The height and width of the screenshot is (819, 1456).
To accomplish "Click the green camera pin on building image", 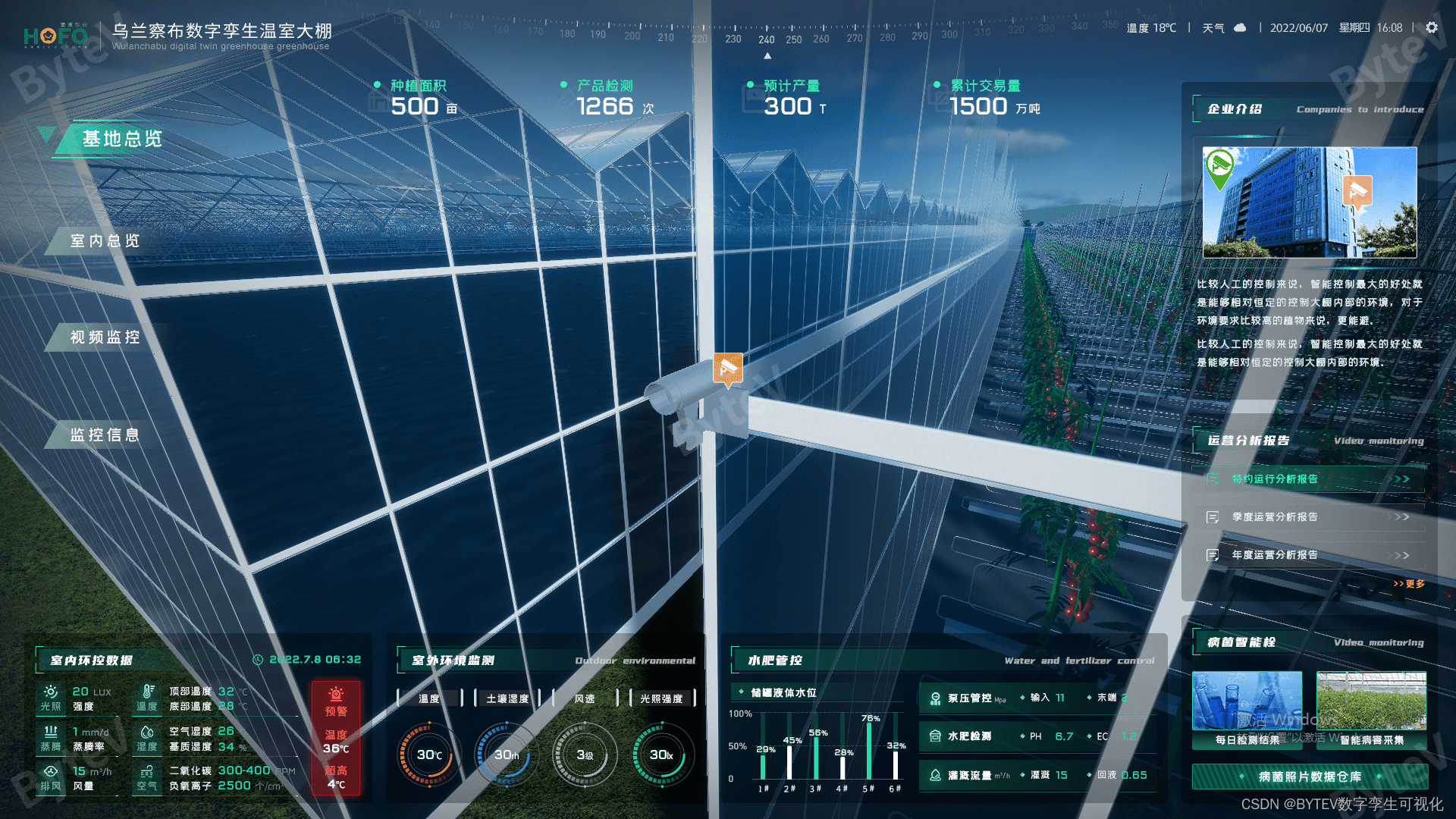I will [x=1219, y=168].
